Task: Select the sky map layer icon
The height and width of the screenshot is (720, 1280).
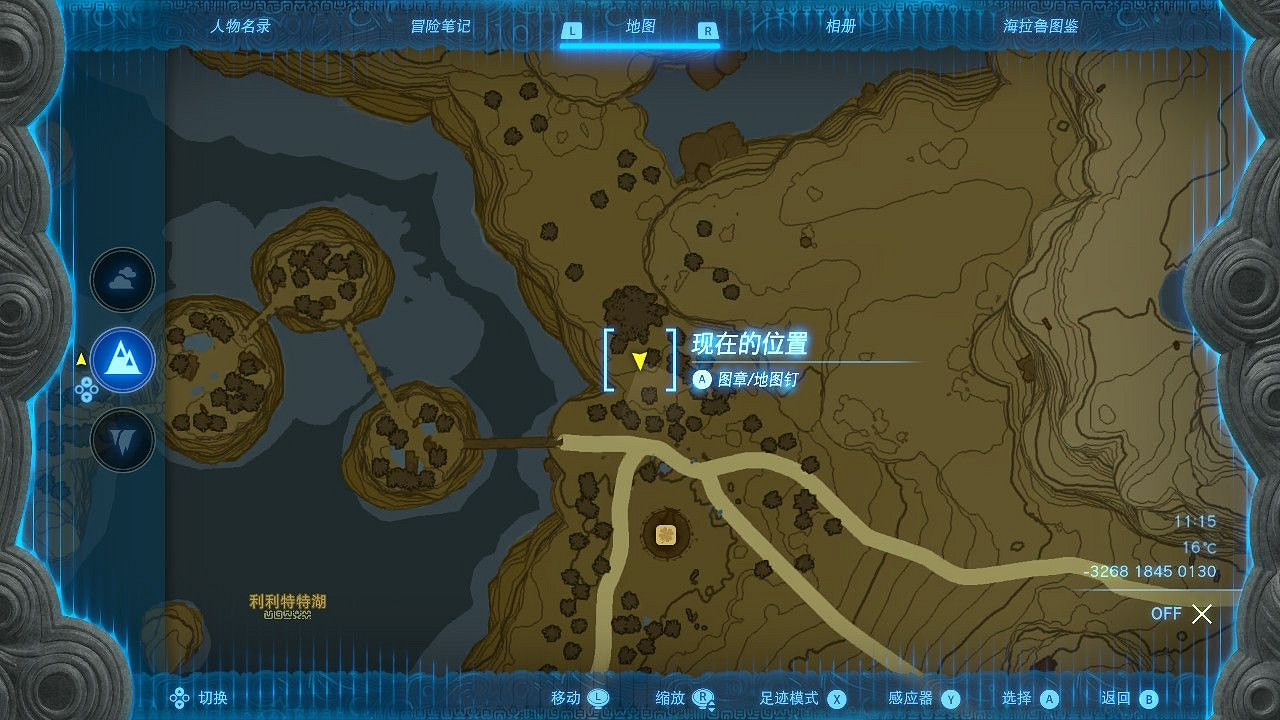Action: [122, 280]
